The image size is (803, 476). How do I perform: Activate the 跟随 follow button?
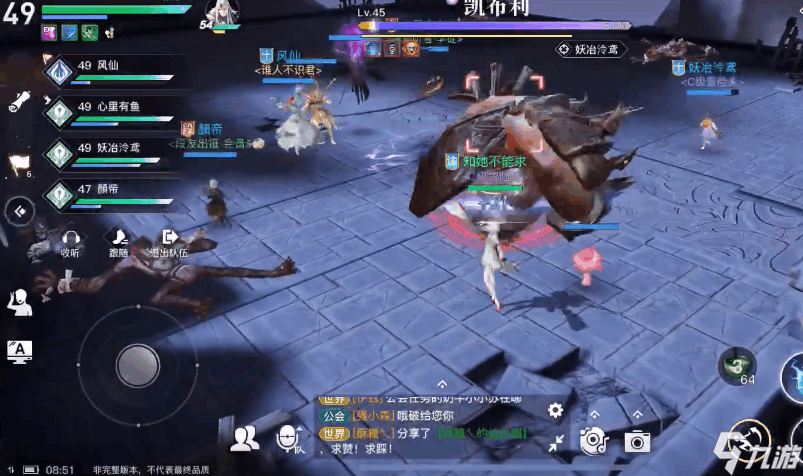(x=119, y=243)
